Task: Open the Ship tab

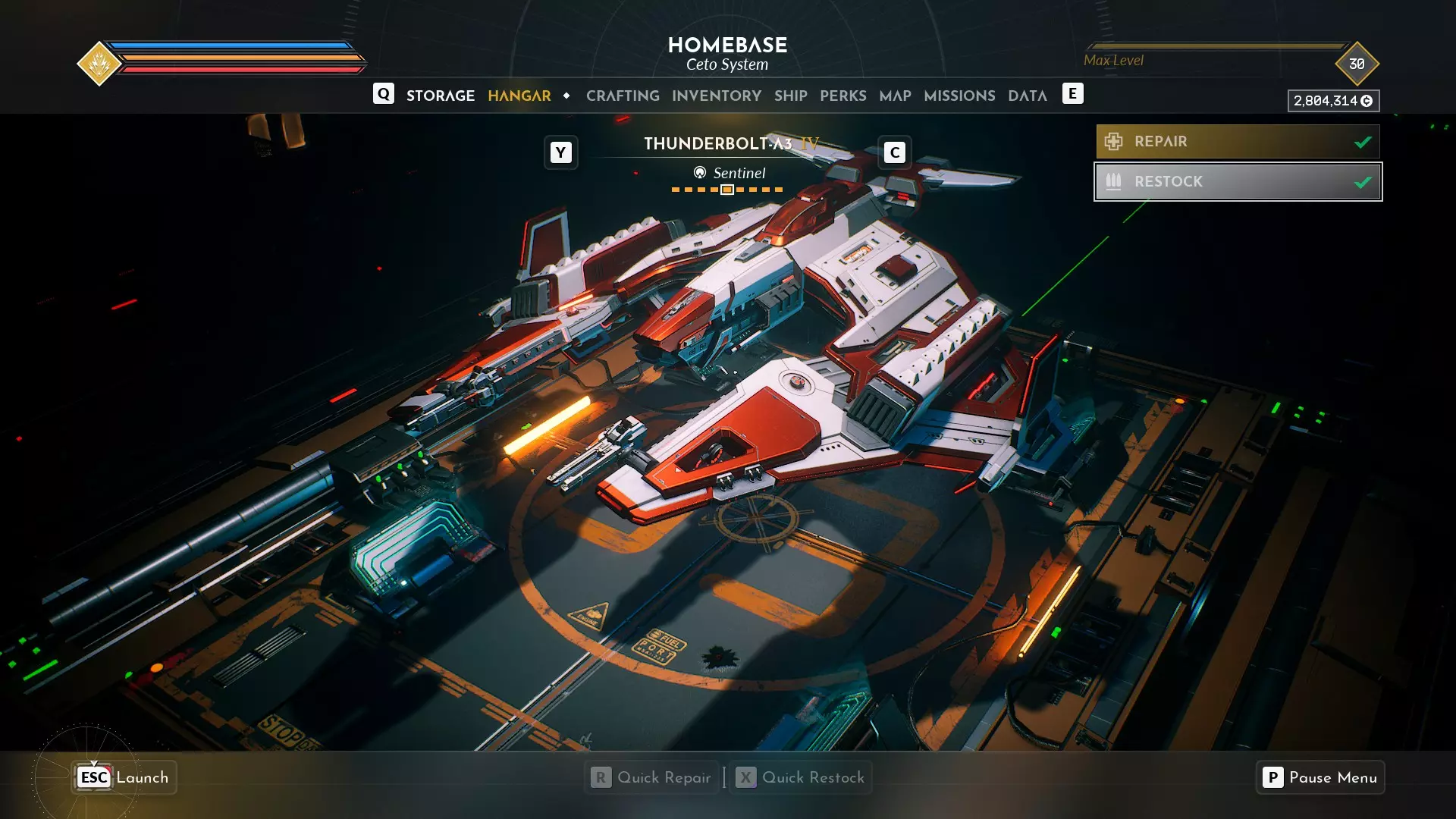Action: tap(790, 96)
